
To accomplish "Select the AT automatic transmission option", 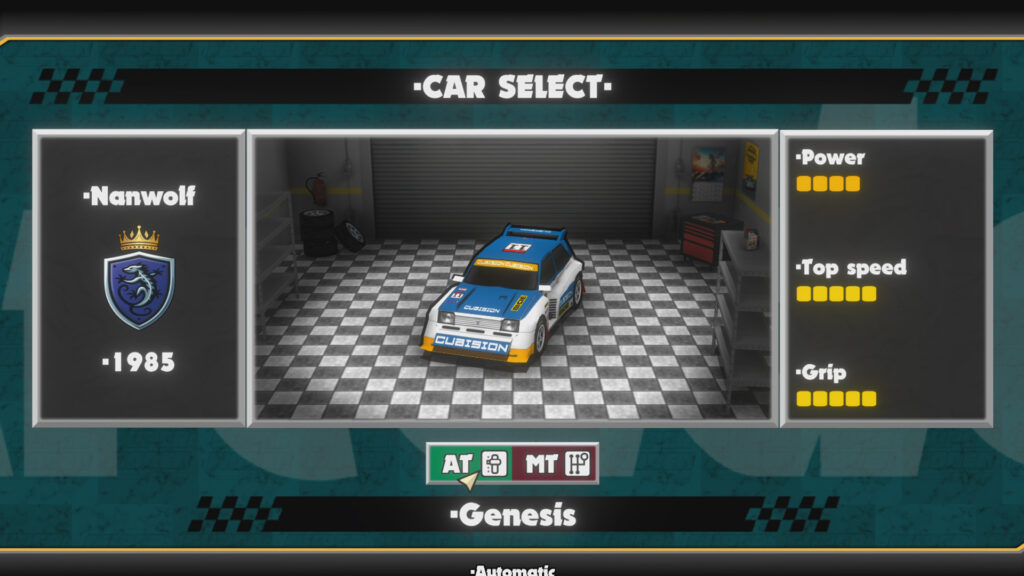I will pos(470,463).
